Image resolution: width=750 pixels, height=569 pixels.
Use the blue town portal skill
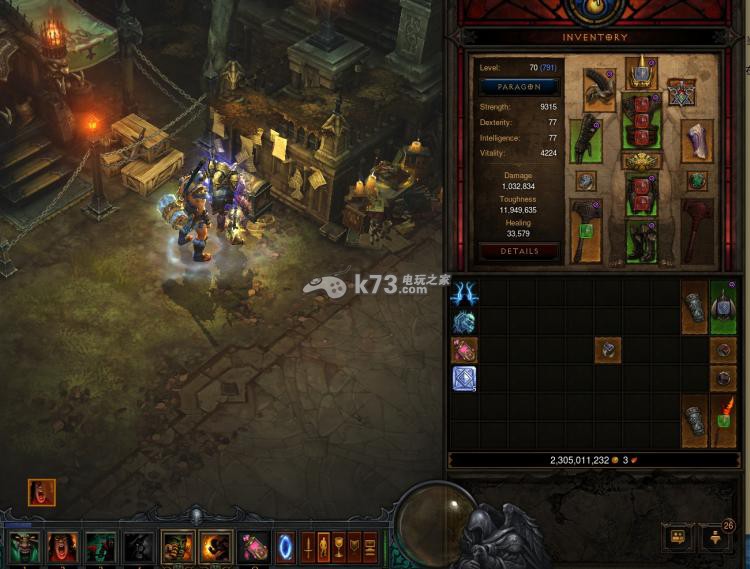click(285, 546)
